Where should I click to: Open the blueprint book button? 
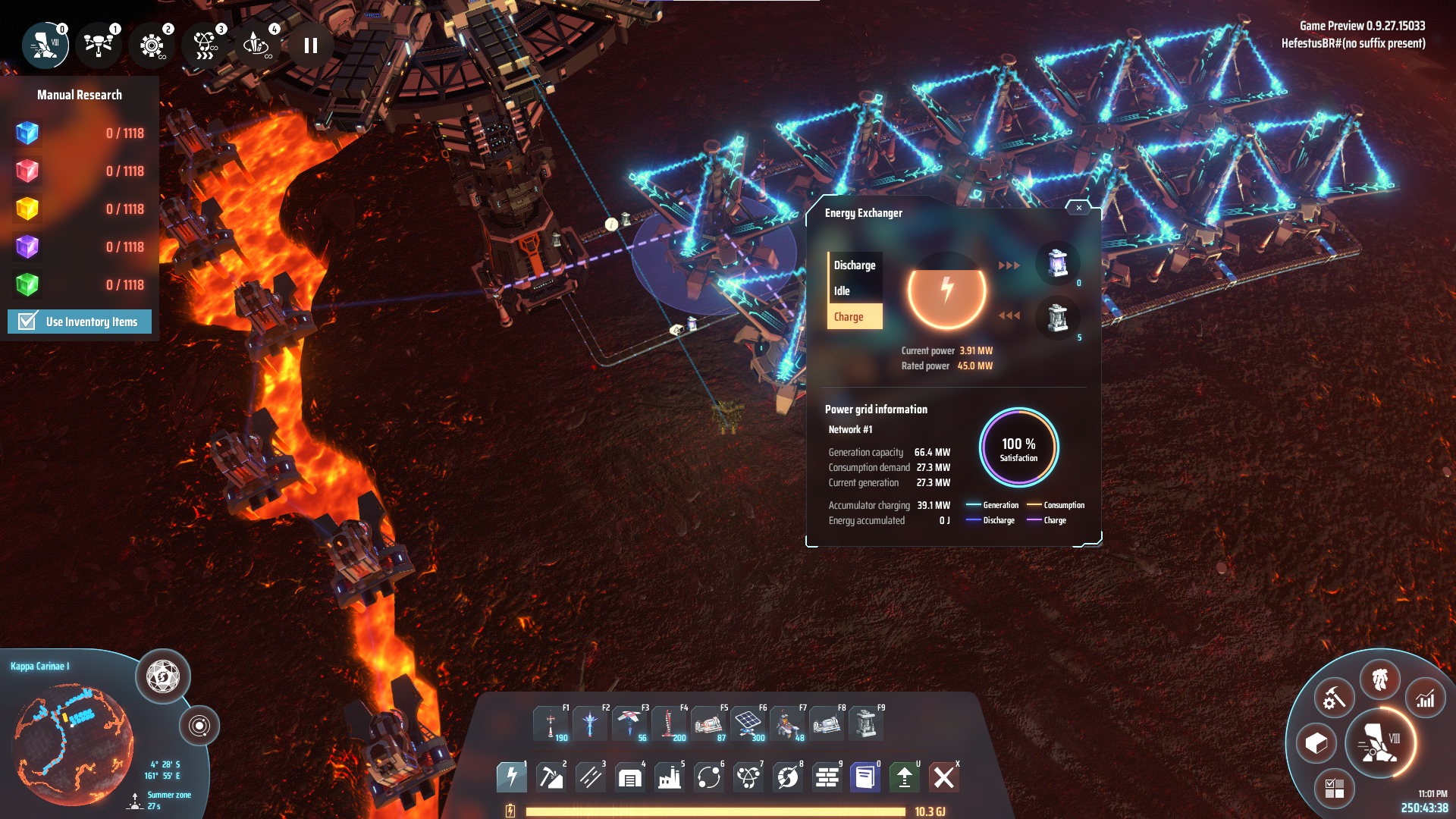[x=864, y=777]
